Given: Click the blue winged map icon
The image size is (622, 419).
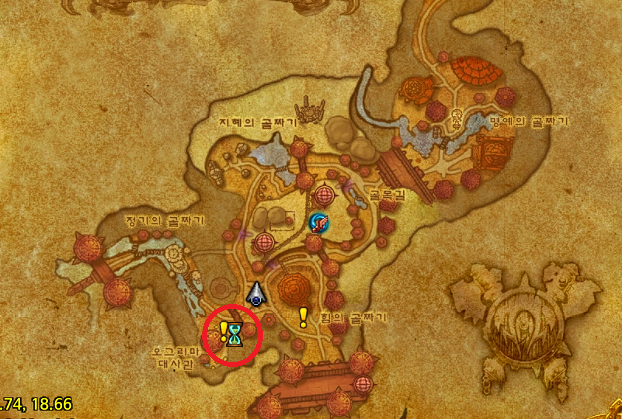Looking at the screenshot, I should pos(319,222).
